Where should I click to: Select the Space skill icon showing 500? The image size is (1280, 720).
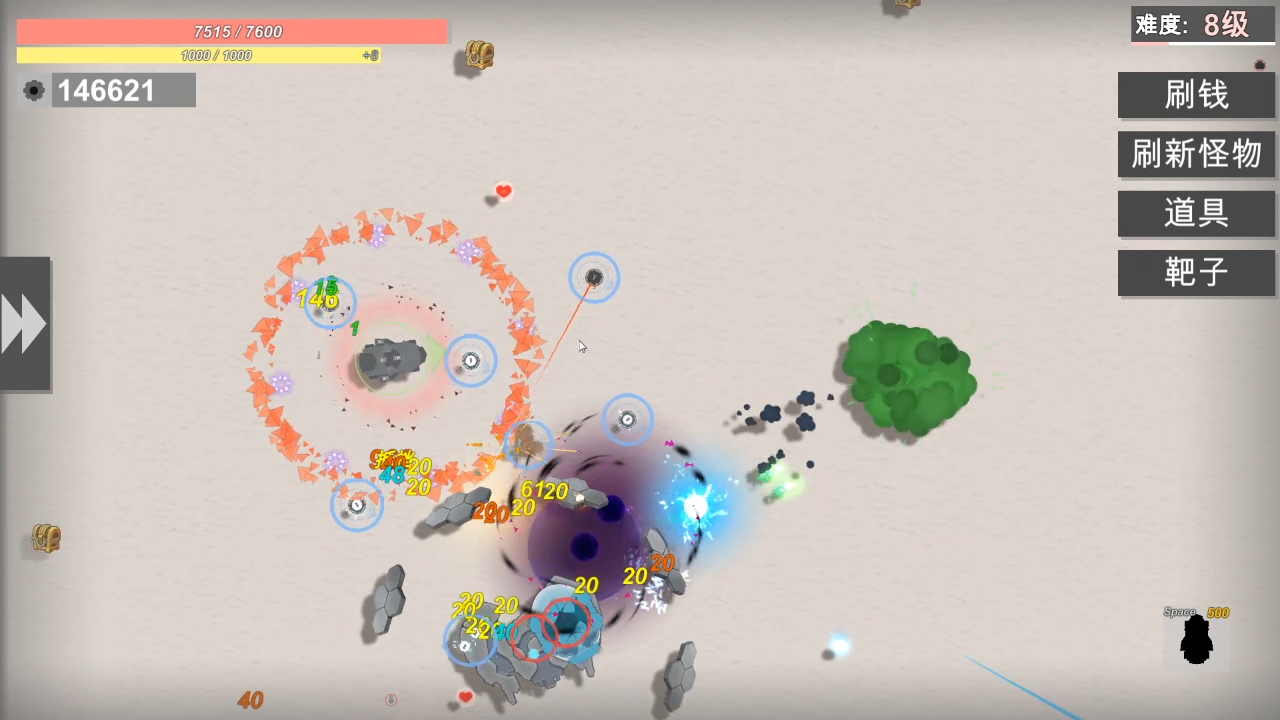[x=1197, y=640]
